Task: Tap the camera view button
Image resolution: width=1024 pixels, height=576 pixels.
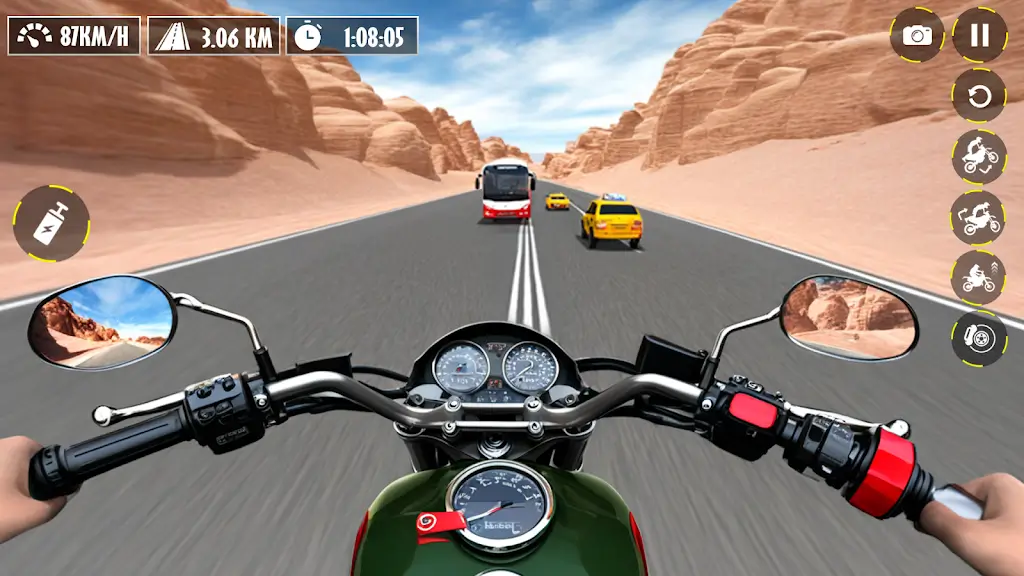Action: tap(917, 36)
